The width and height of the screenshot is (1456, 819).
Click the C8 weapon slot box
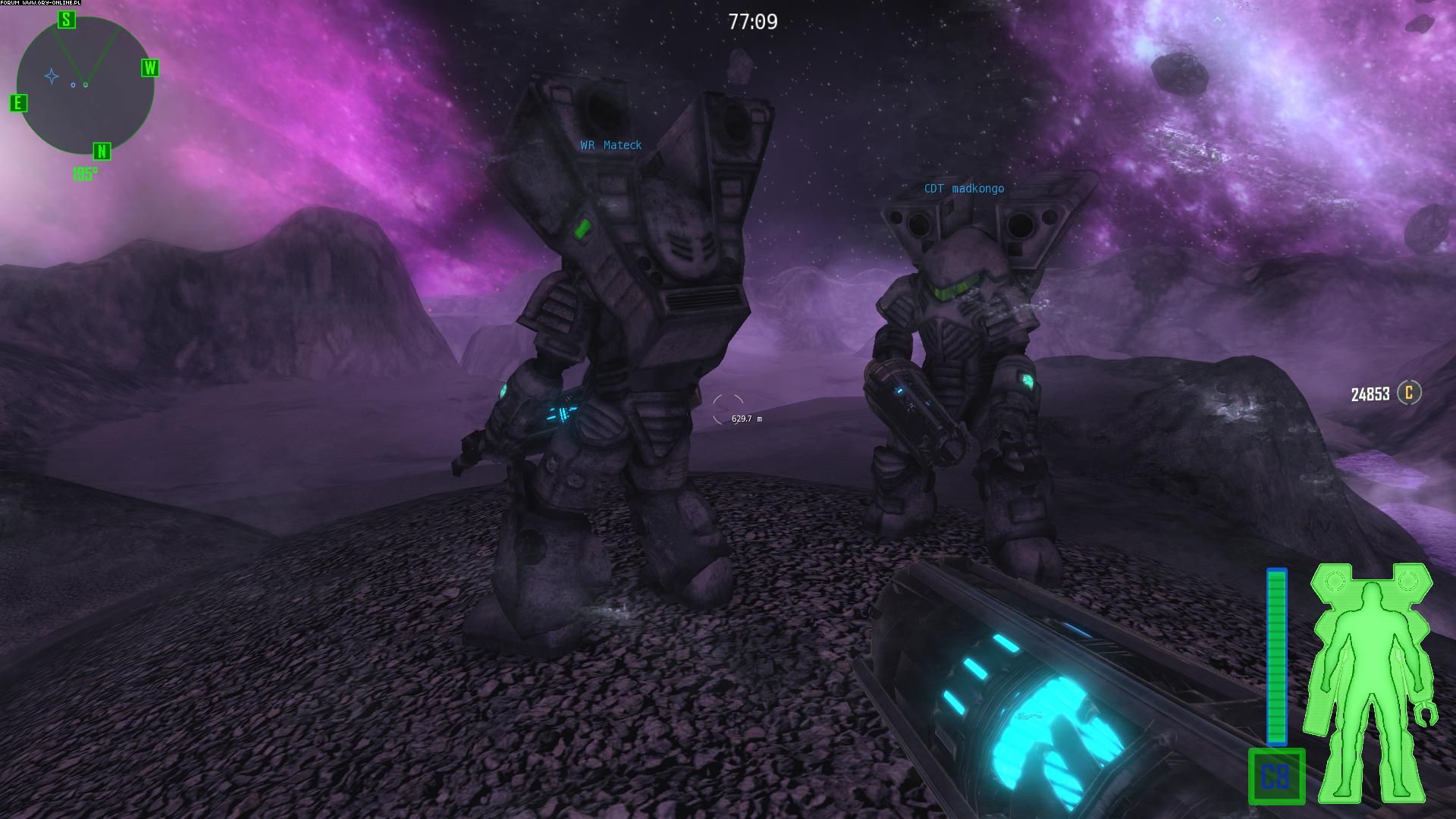click(1276, 777)
